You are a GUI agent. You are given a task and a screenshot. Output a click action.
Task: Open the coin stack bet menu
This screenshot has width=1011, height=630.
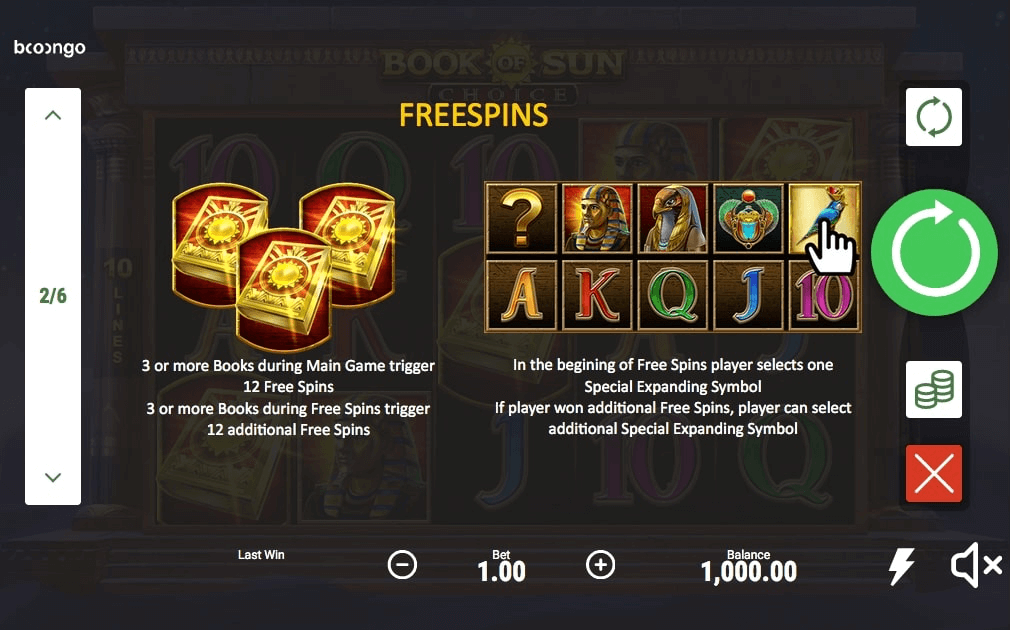coord(933,389)
